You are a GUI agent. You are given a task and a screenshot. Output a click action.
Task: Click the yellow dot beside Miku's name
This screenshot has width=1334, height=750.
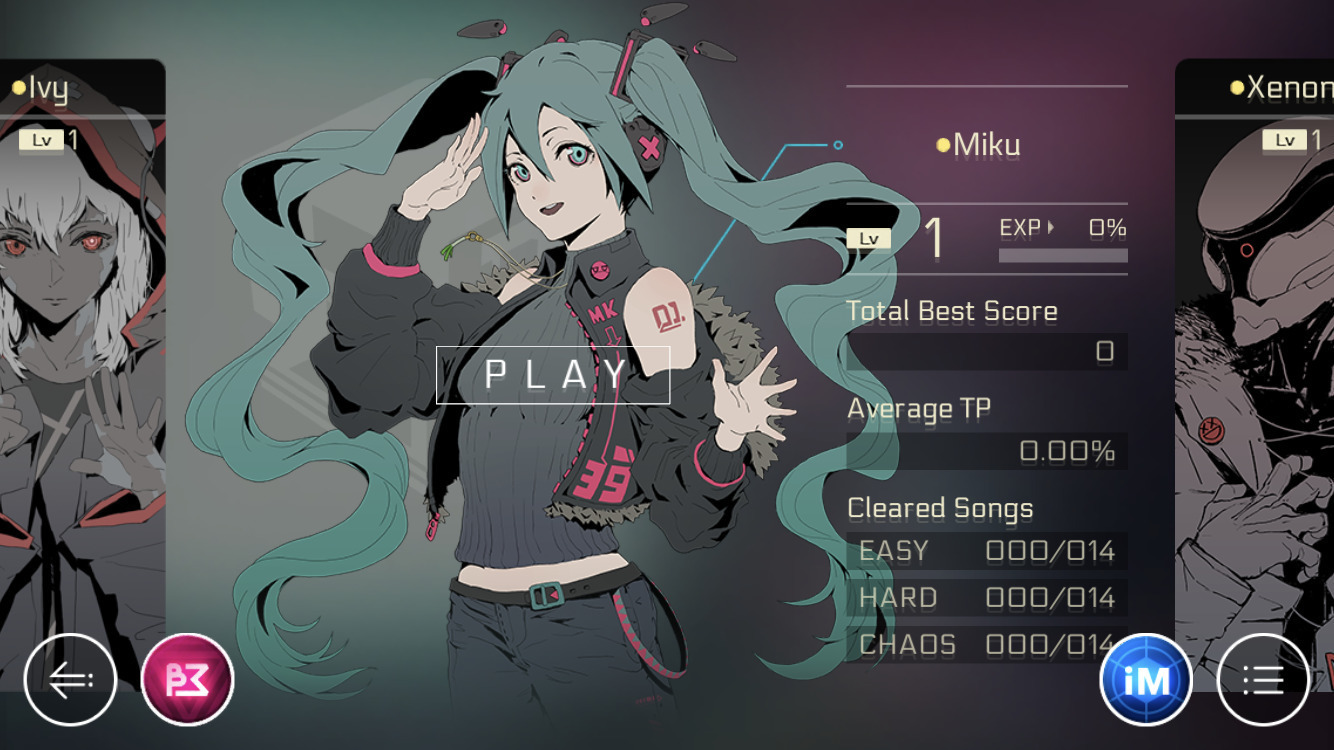(941, 144)
